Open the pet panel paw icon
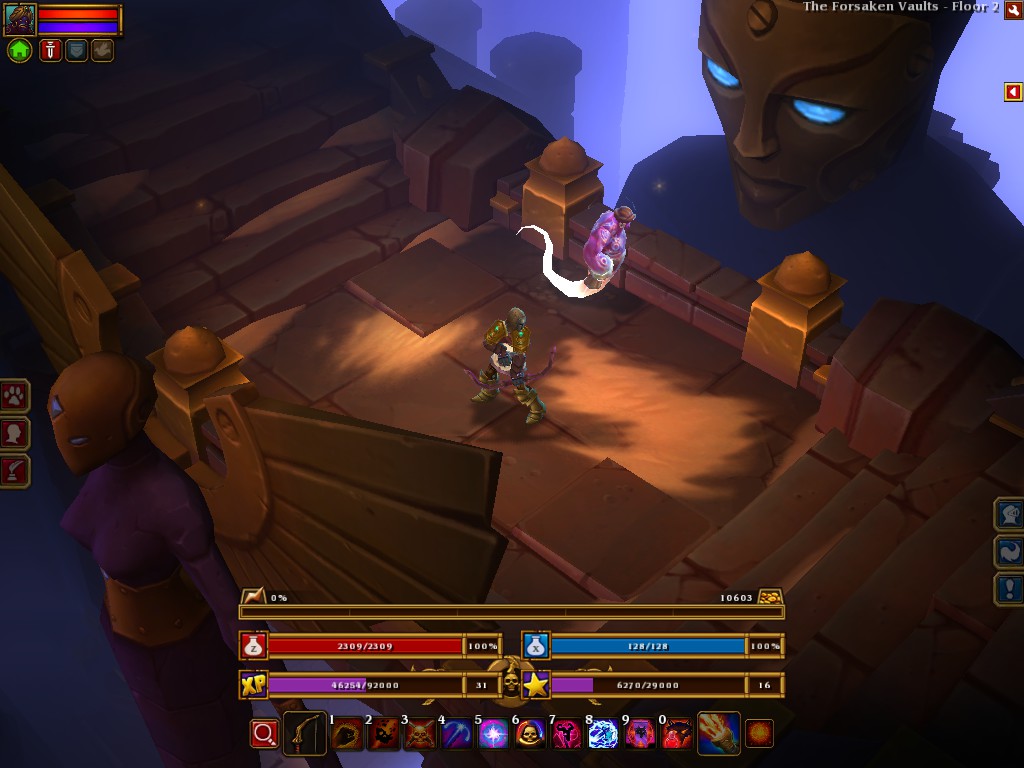The height and width of the screenshot is (768, 1024). tap(15, 396)
